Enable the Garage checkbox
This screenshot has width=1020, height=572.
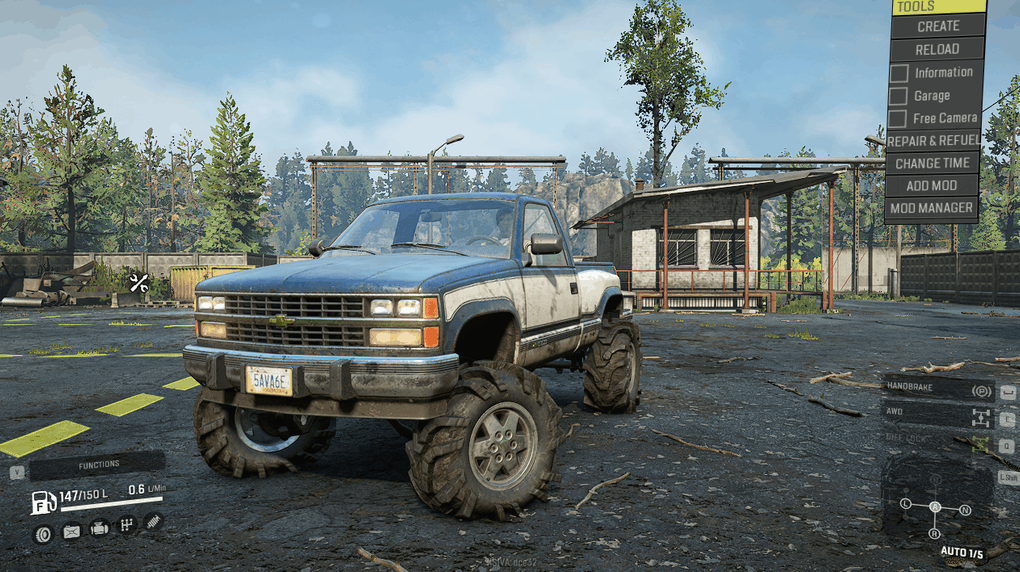[x=899, y=96]
